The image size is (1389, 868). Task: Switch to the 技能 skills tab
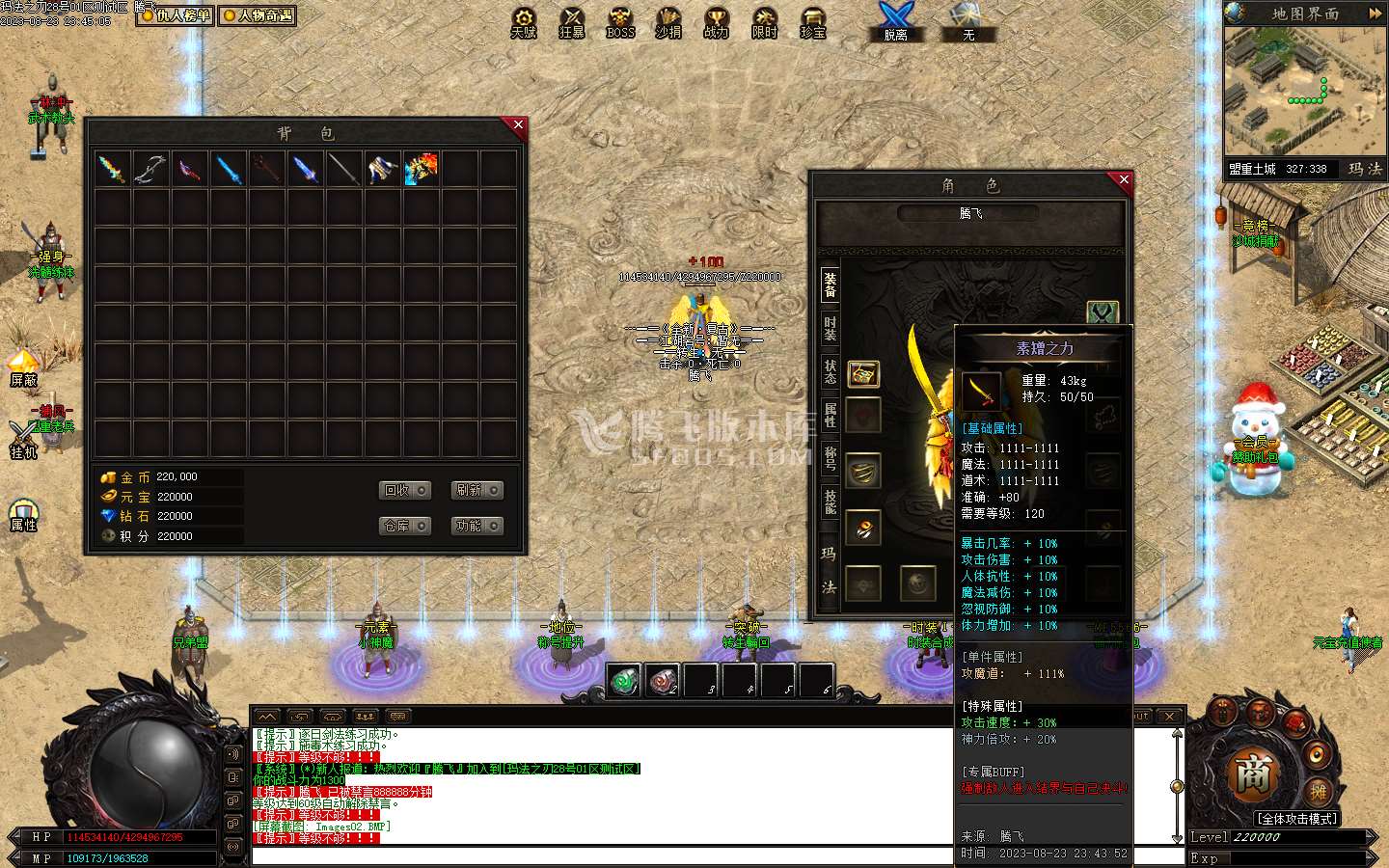coord(830,502)
